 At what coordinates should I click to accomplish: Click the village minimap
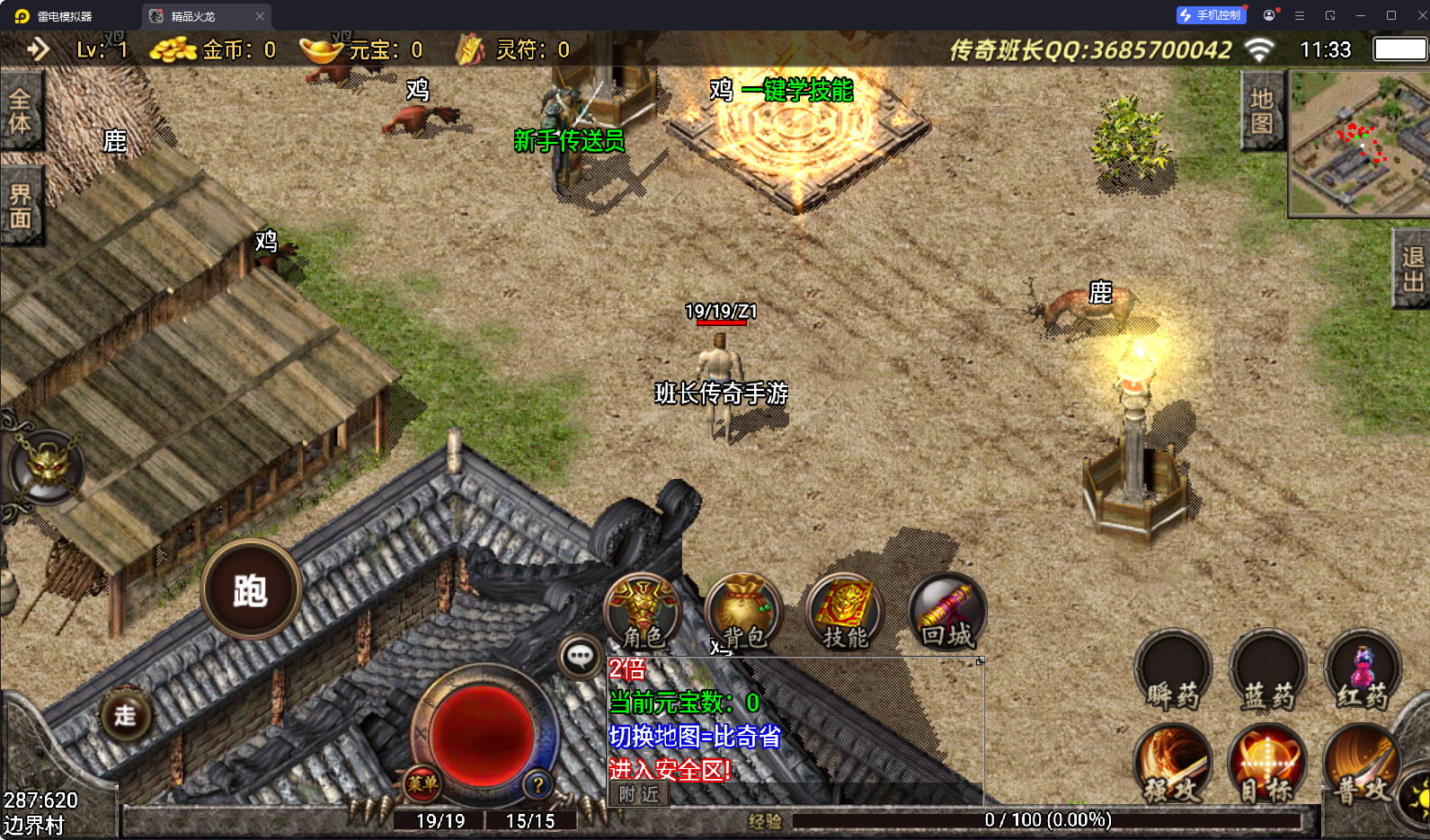(1359, 144)
